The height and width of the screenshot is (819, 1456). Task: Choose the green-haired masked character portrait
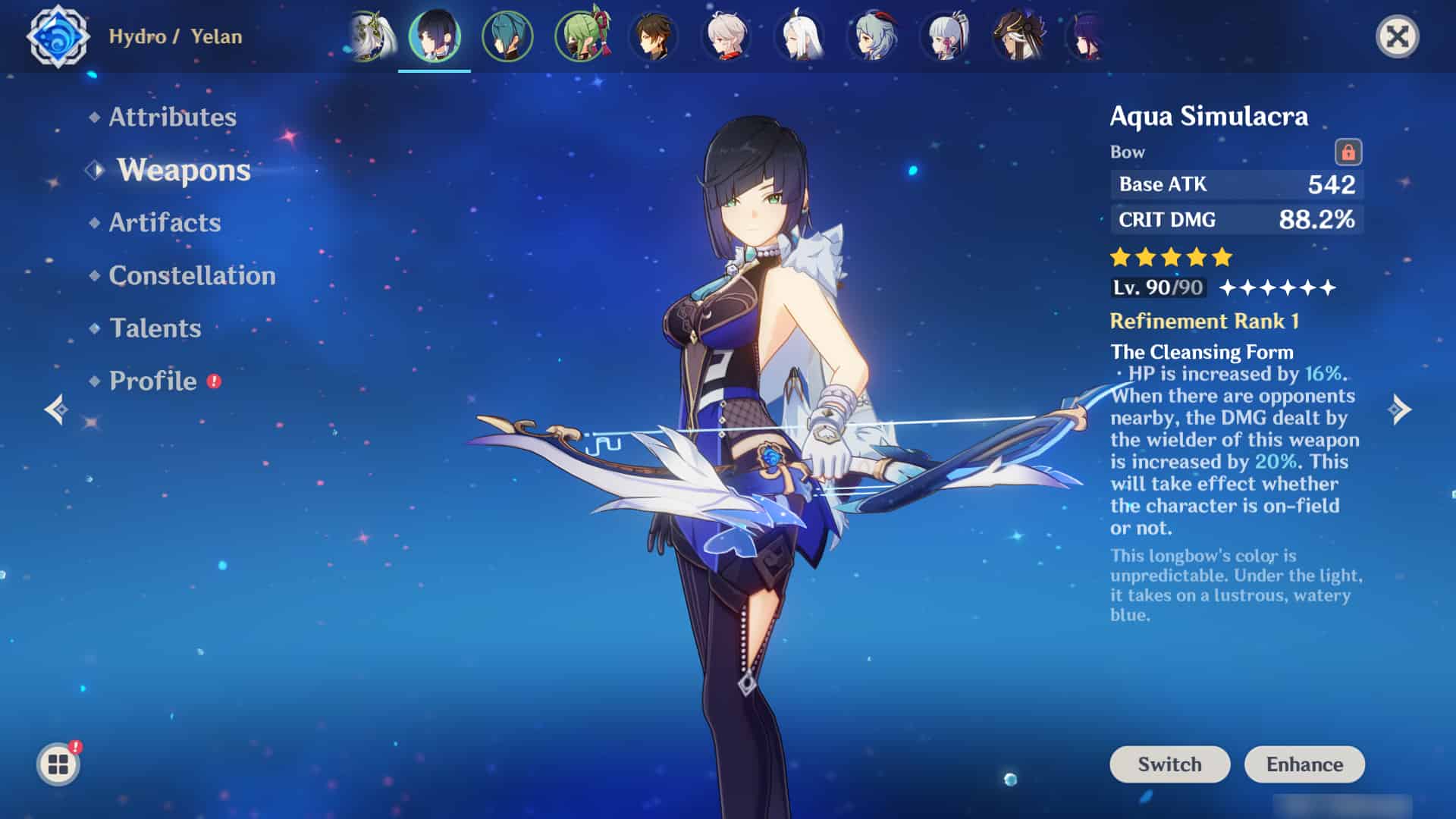coord(582,36)
